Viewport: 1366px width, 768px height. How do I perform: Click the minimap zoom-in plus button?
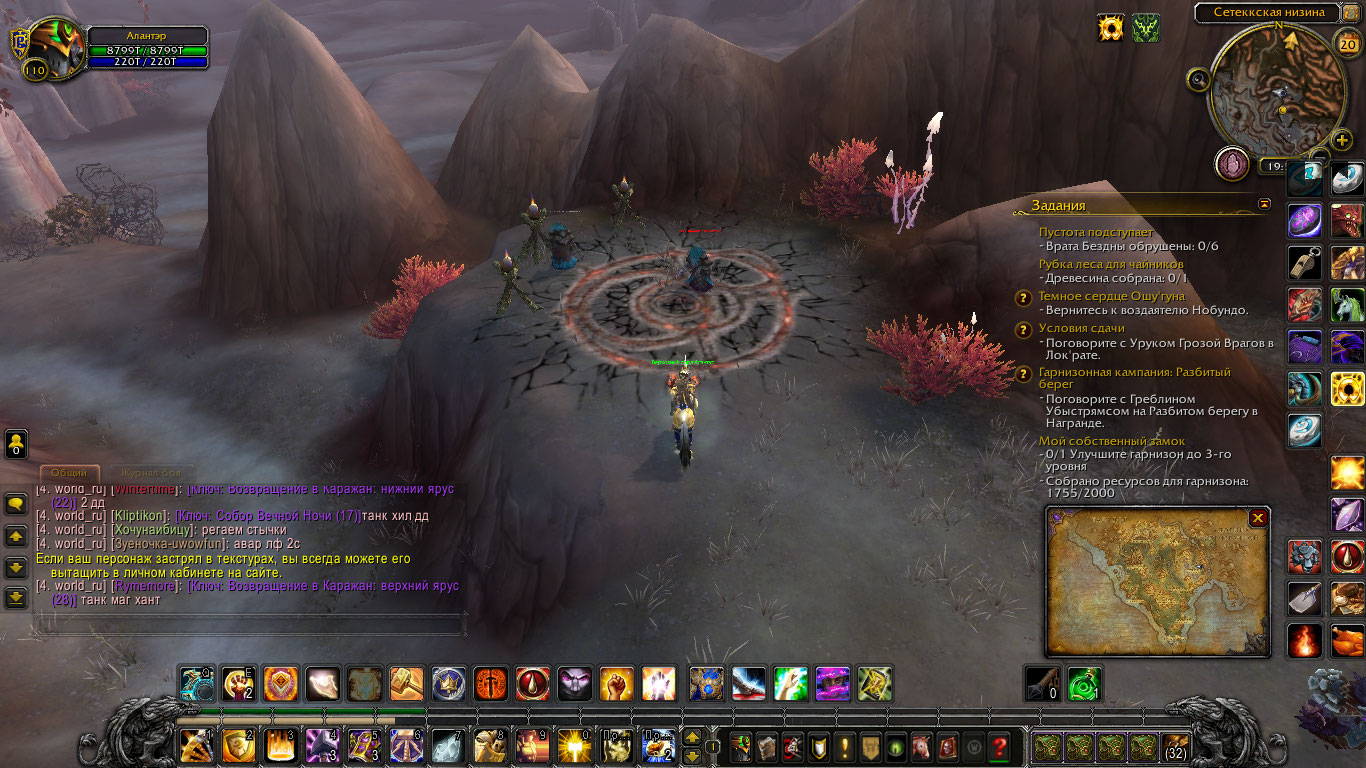pyautogui.click(x=1342, y=141)
